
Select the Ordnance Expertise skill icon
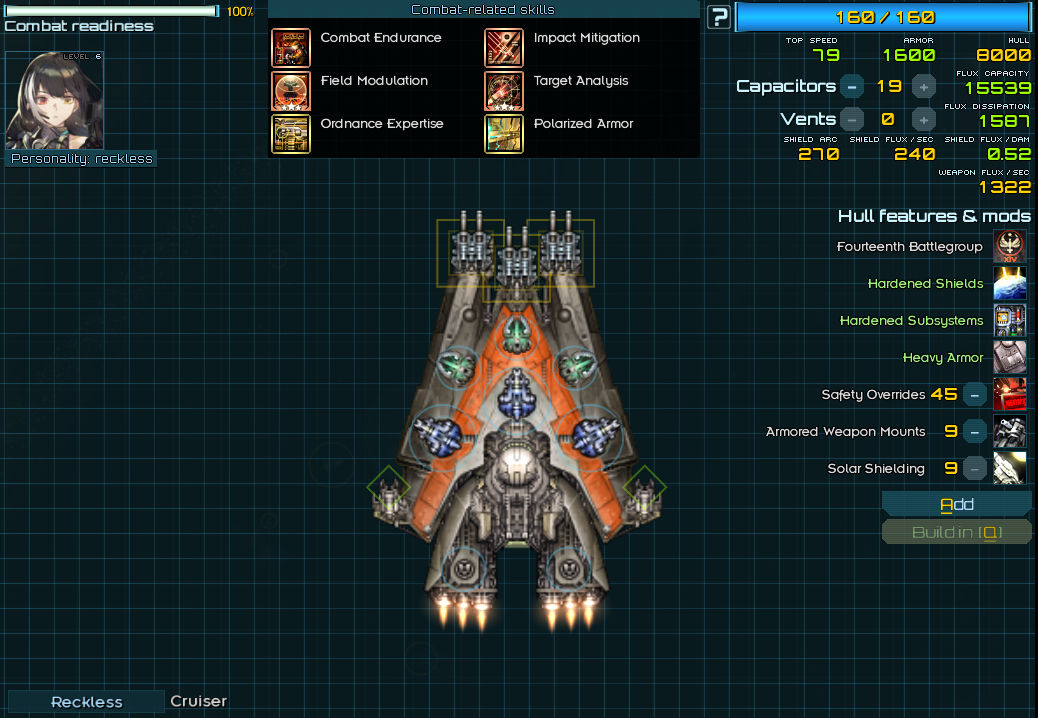291,133
